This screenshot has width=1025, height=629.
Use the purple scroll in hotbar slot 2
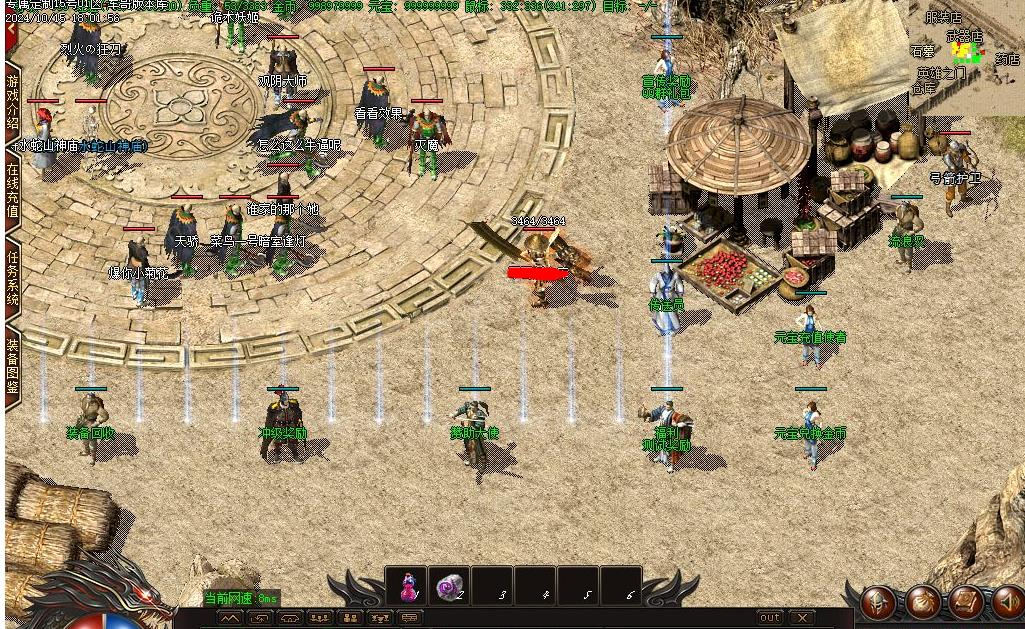click(450, 587)
